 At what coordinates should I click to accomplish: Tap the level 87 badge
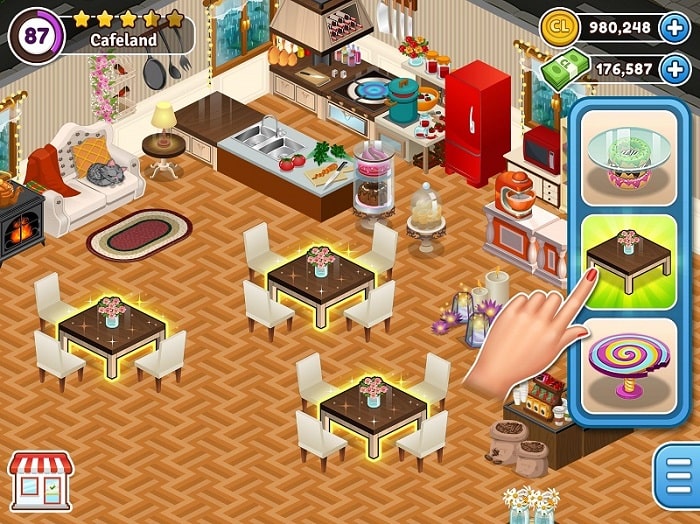pyautogui.click(x=36, y=35)
